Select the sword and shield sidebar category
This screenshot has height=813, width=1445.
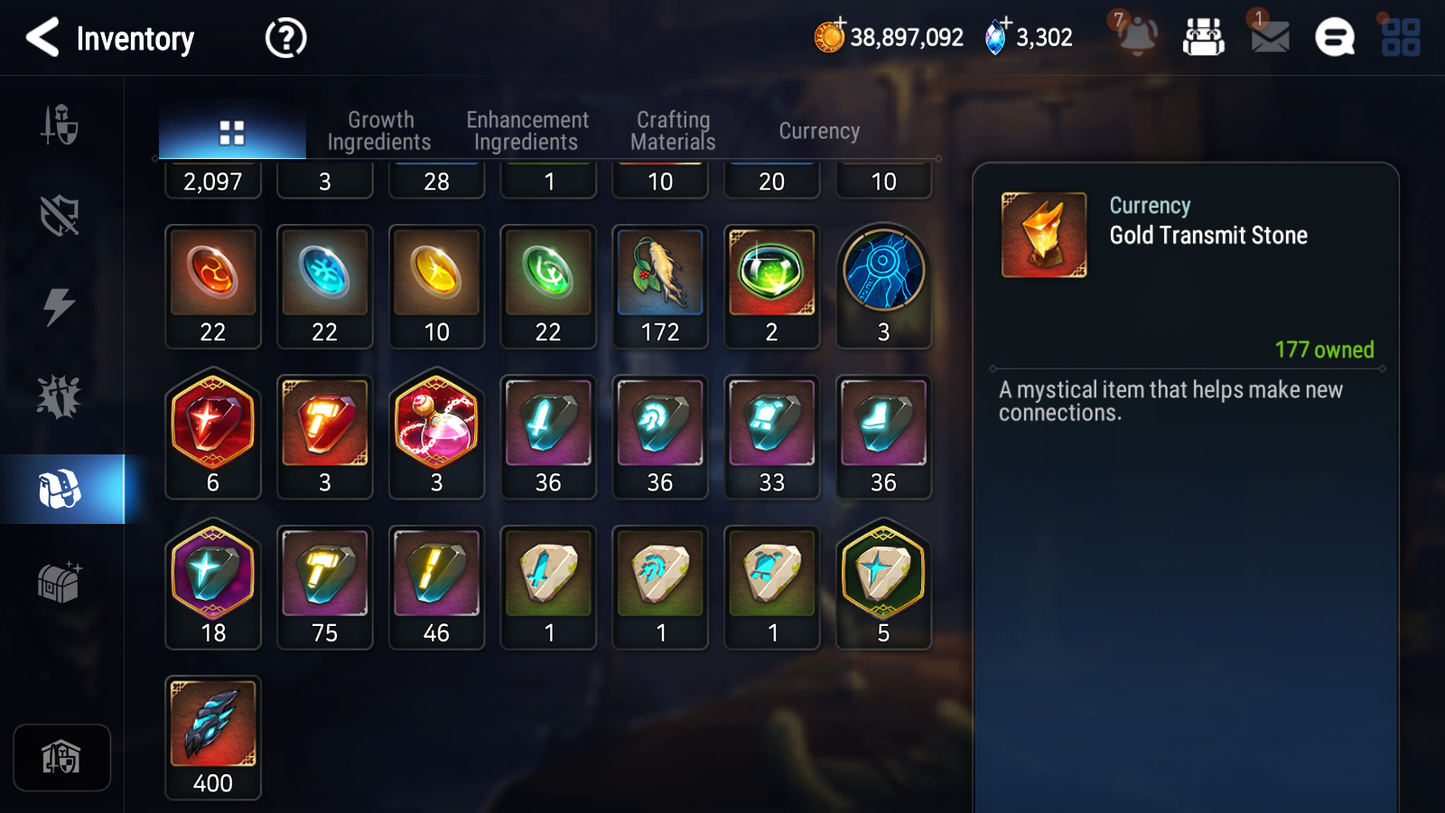tap(60, 126)
